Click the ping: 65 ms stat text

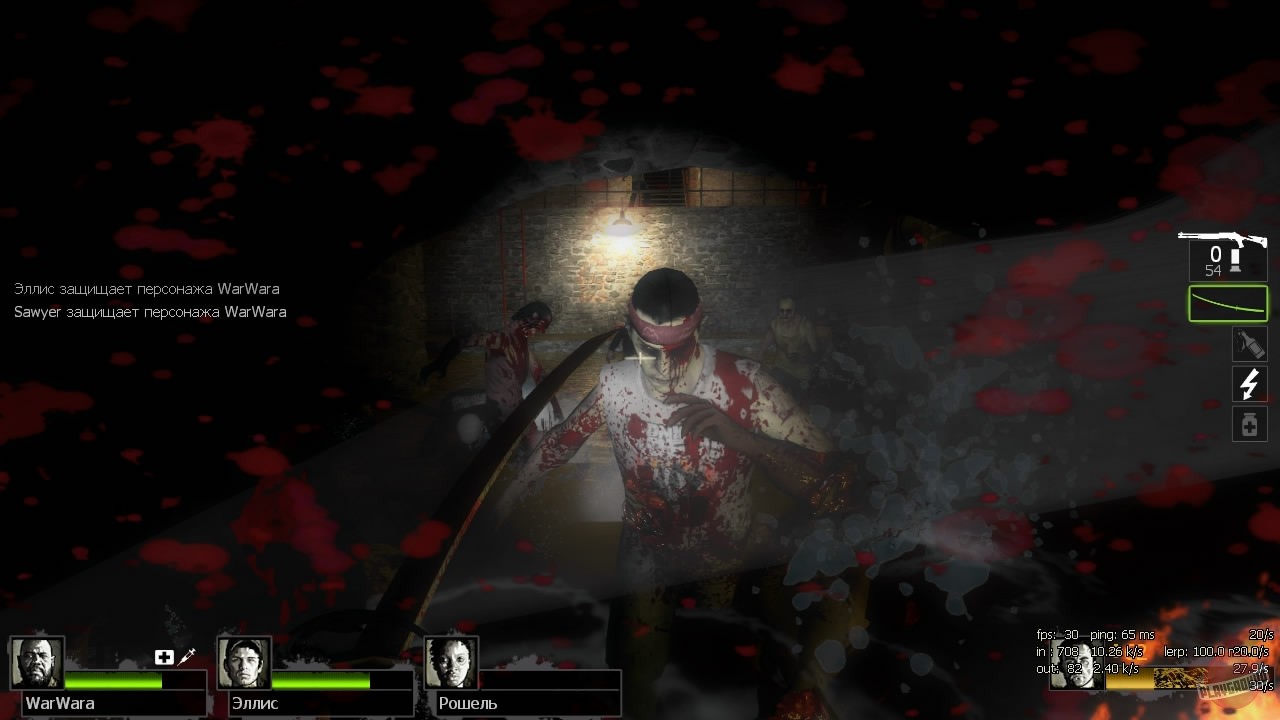click(x=1122, y=635)
